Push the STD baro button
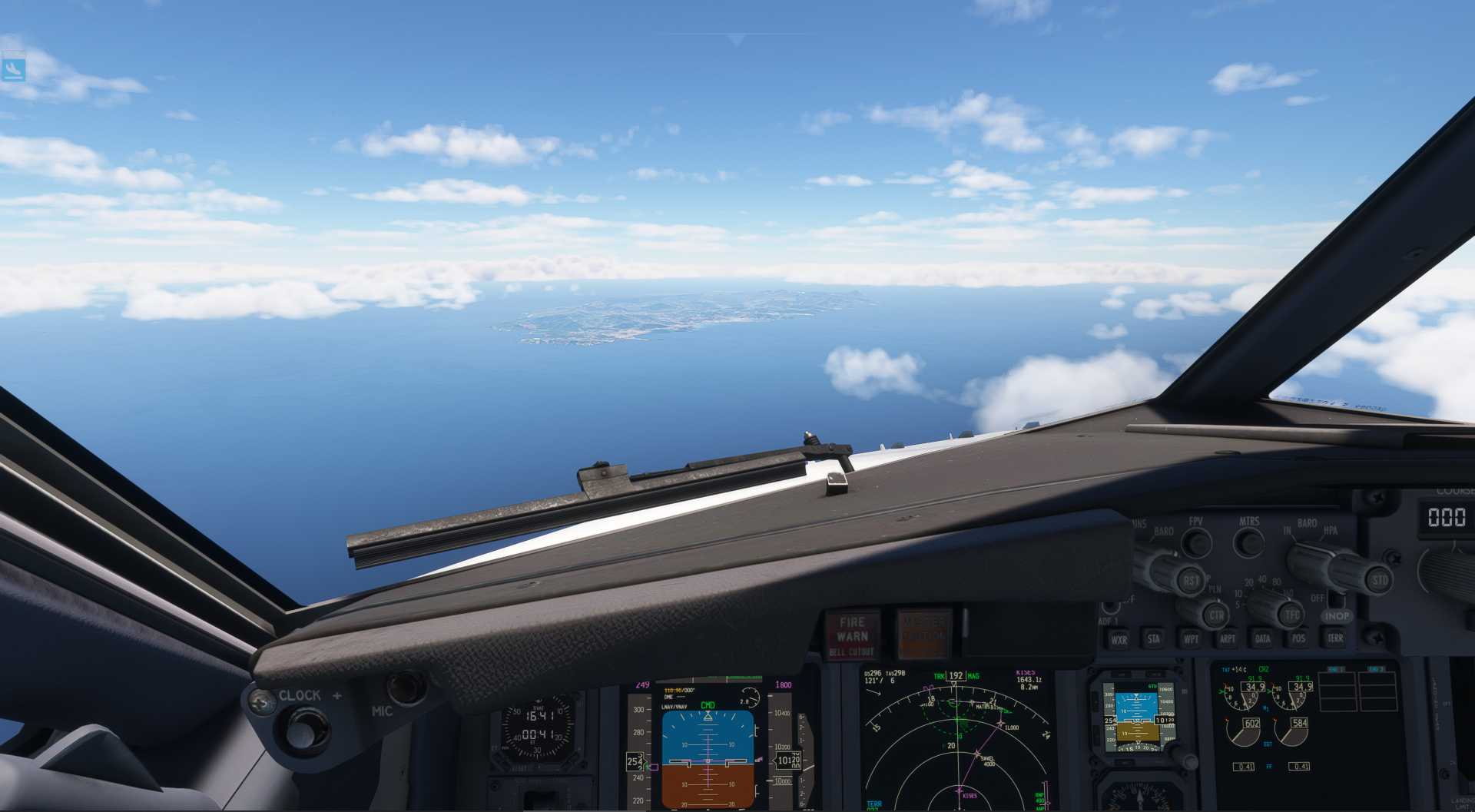The image size is (1475, 812). 1380,580
